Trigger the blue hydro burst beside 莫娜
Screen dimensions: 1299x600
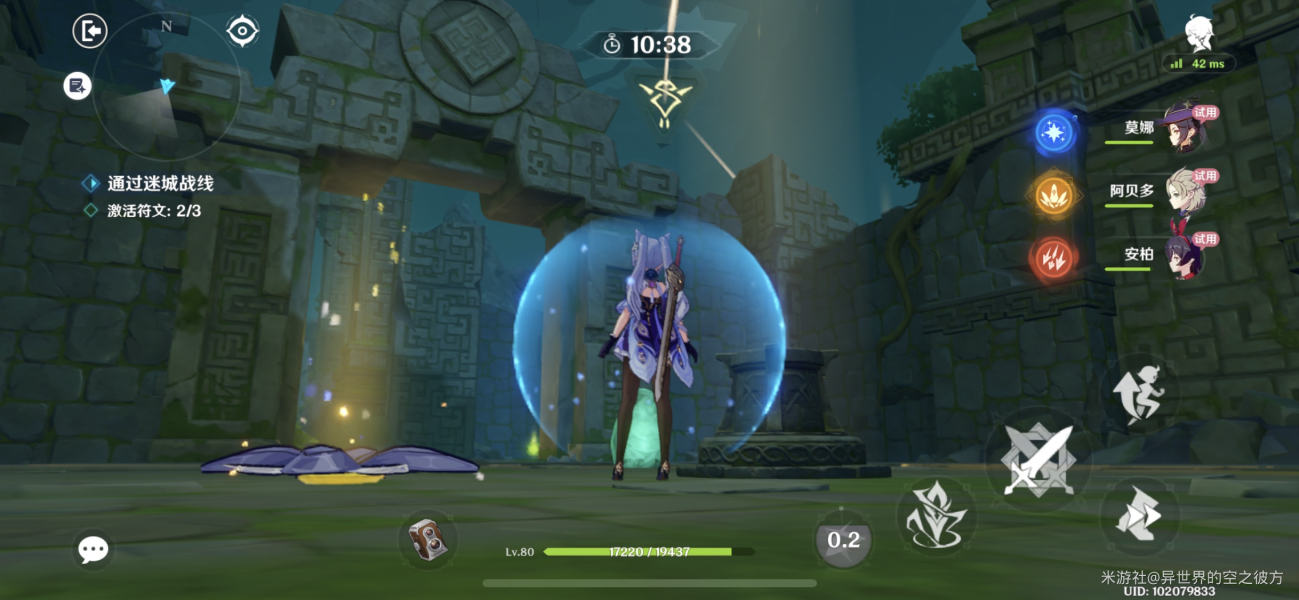(1054, 132)
